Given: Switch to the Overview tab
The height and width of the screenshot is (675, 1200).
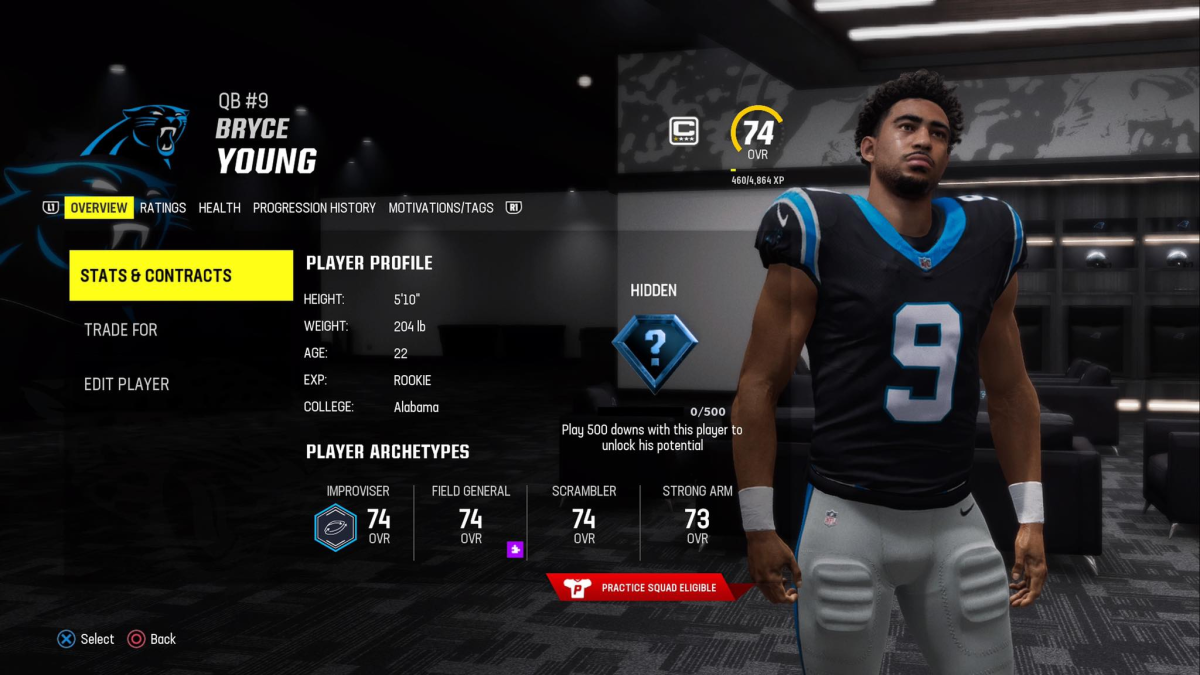Looking at the screenshot, I should tap(99, 208).
